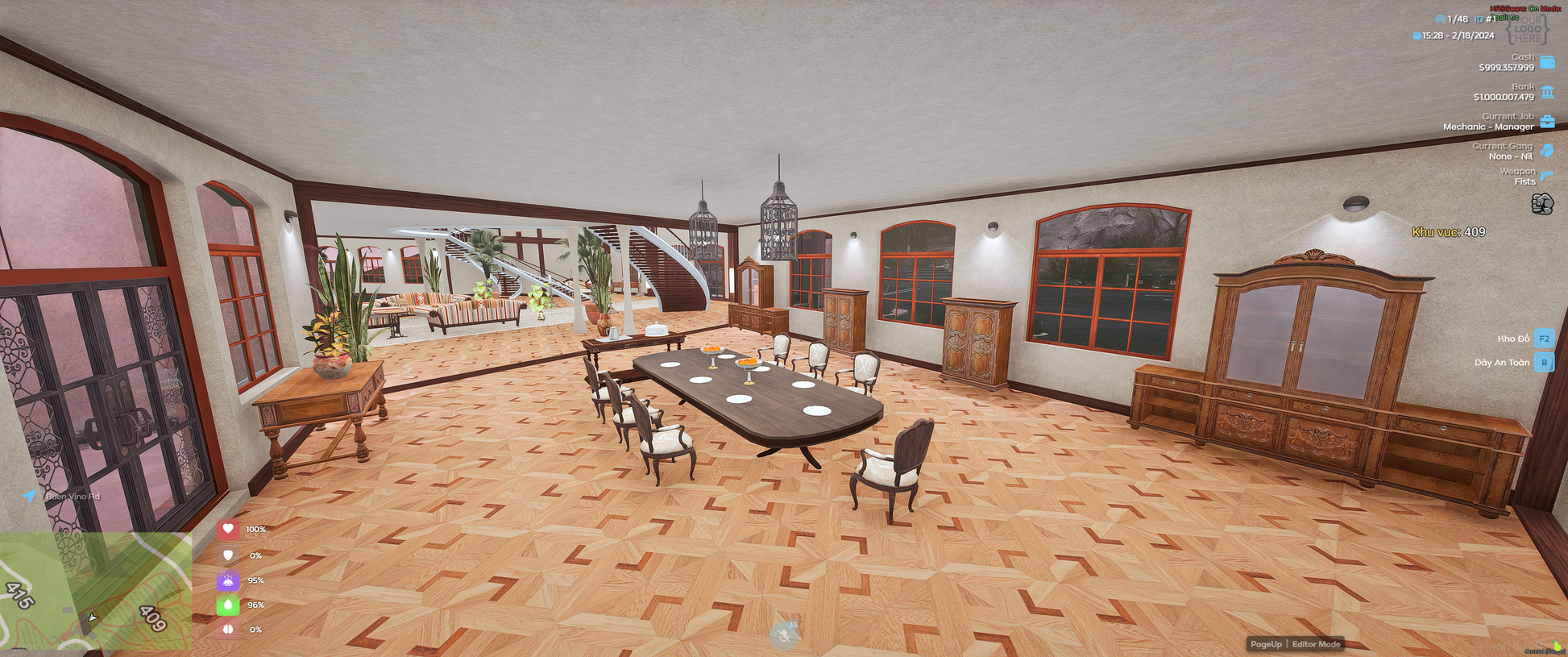Click the minimap
Screen dimensions: 1568x657
click(x=95, y=591)
